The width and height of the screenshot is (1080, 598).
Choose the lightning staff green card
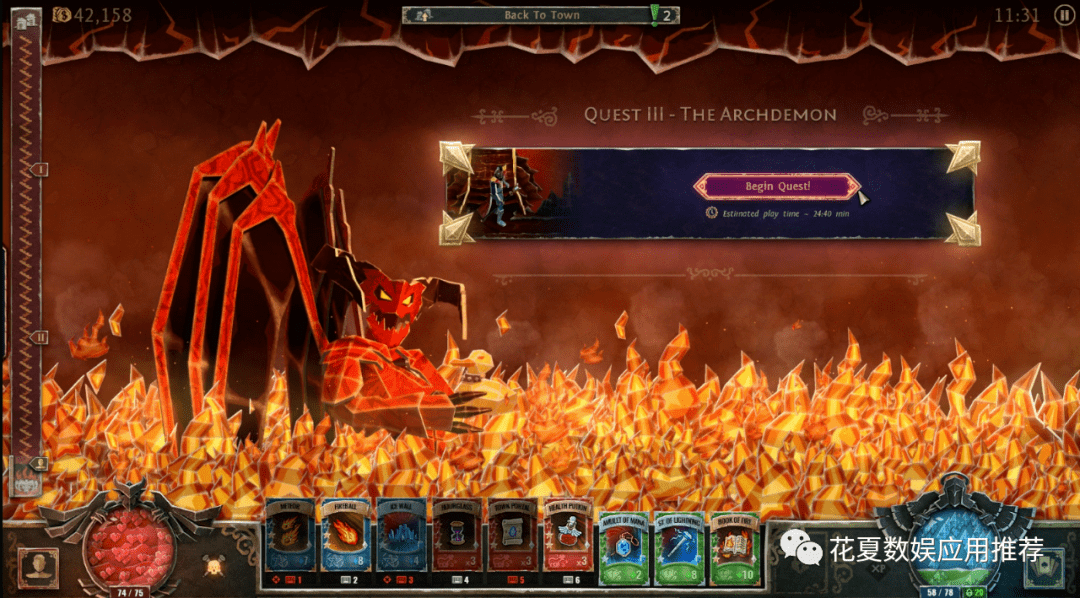point(680,541)
